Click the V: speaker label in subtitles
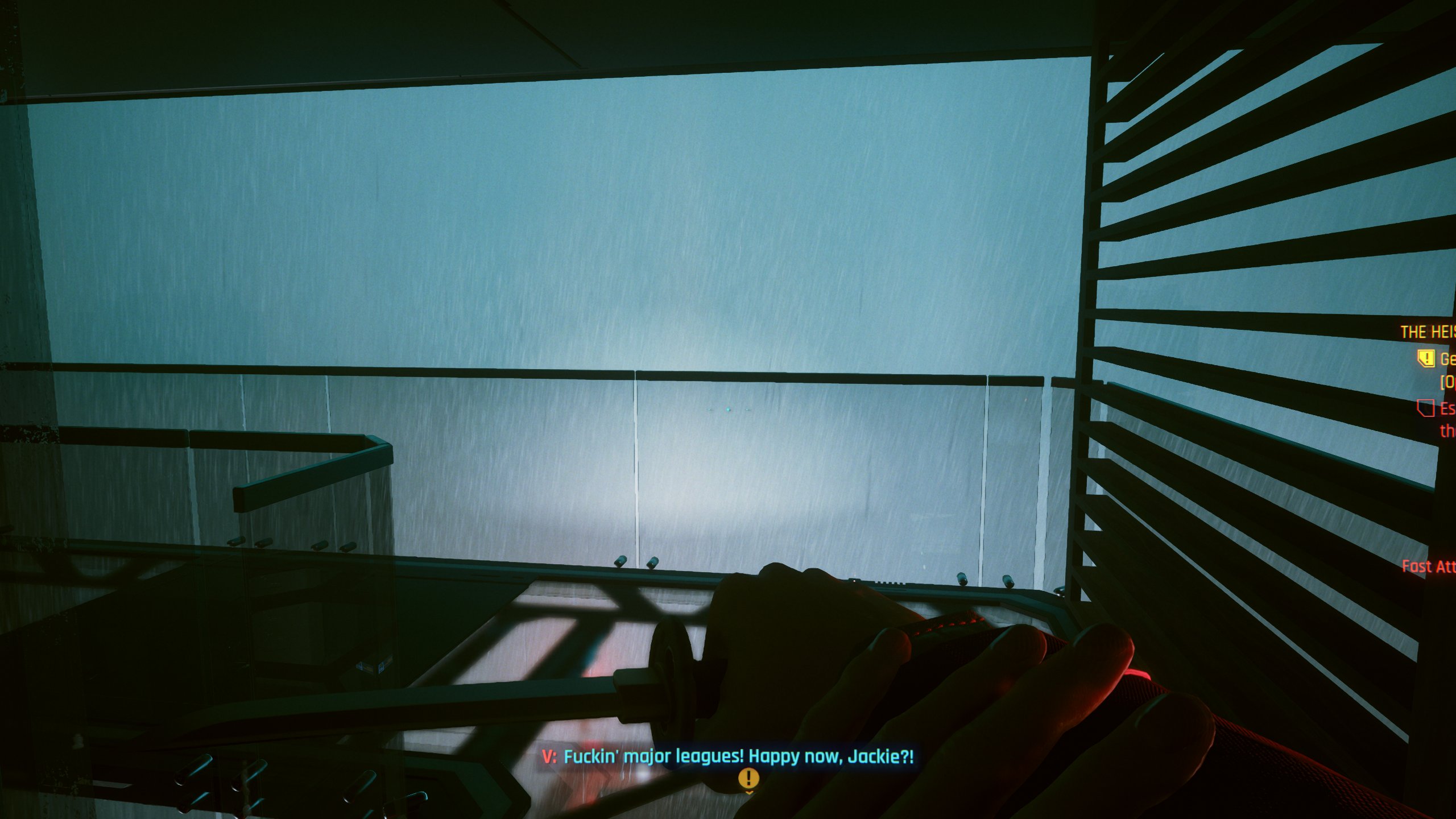 pyautogui.click(x=549, y=756)
